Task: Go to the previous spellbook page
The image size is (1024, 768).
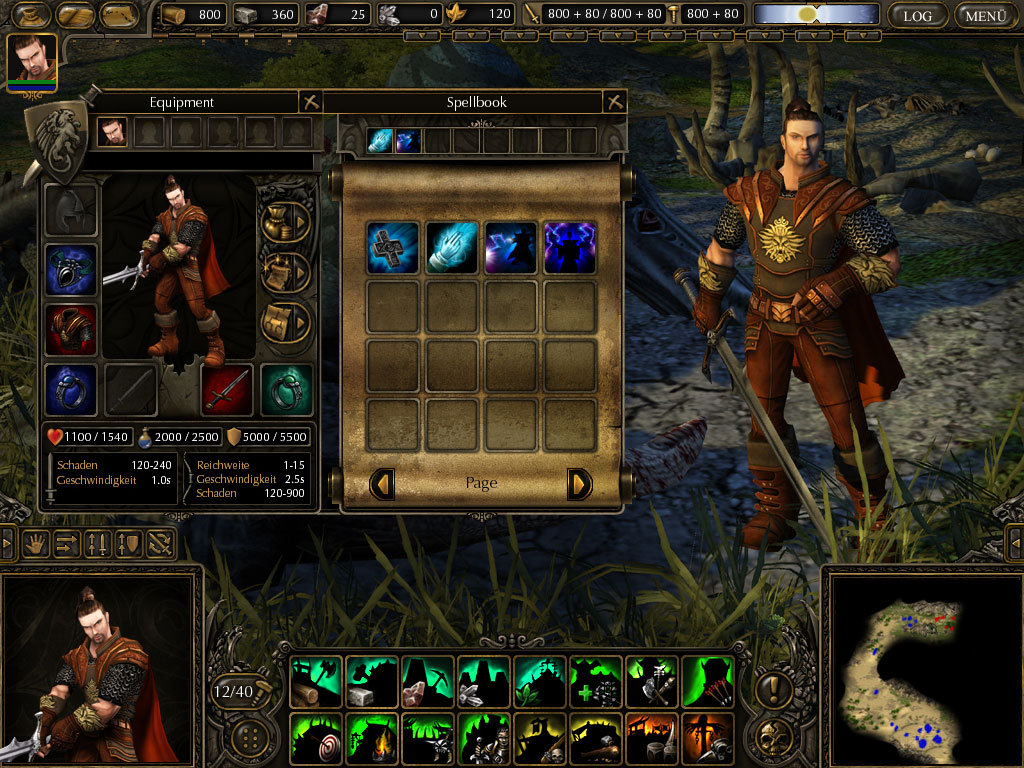Action: click(381, 484)
